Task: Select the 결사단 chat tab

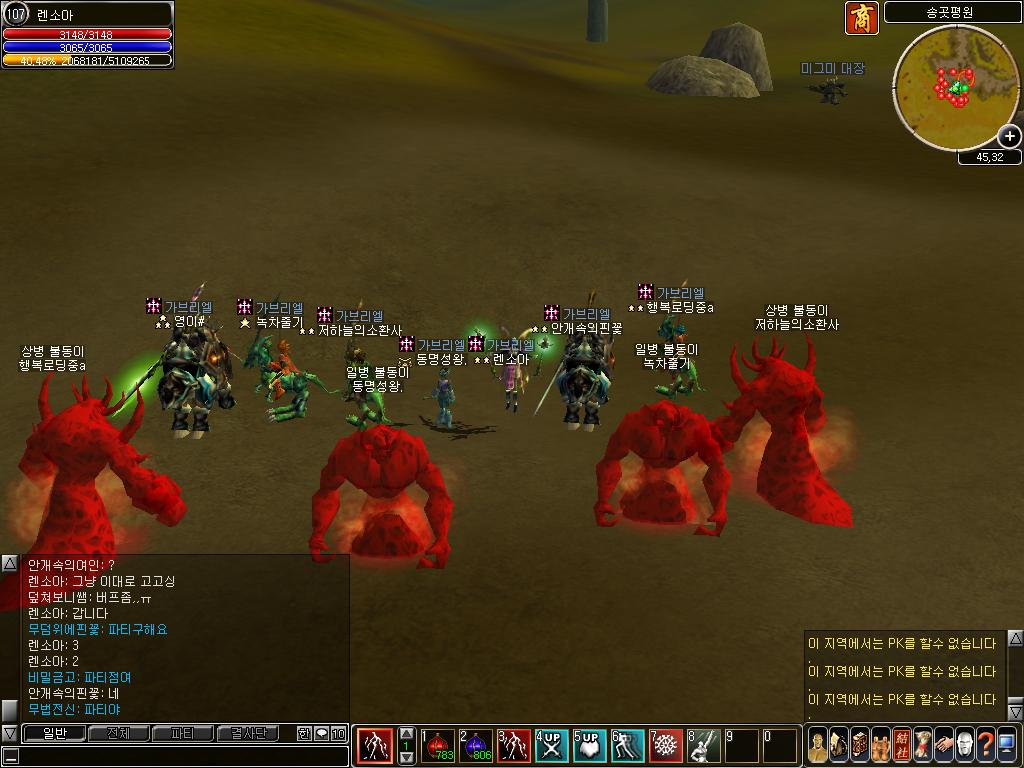Action: 249,734
